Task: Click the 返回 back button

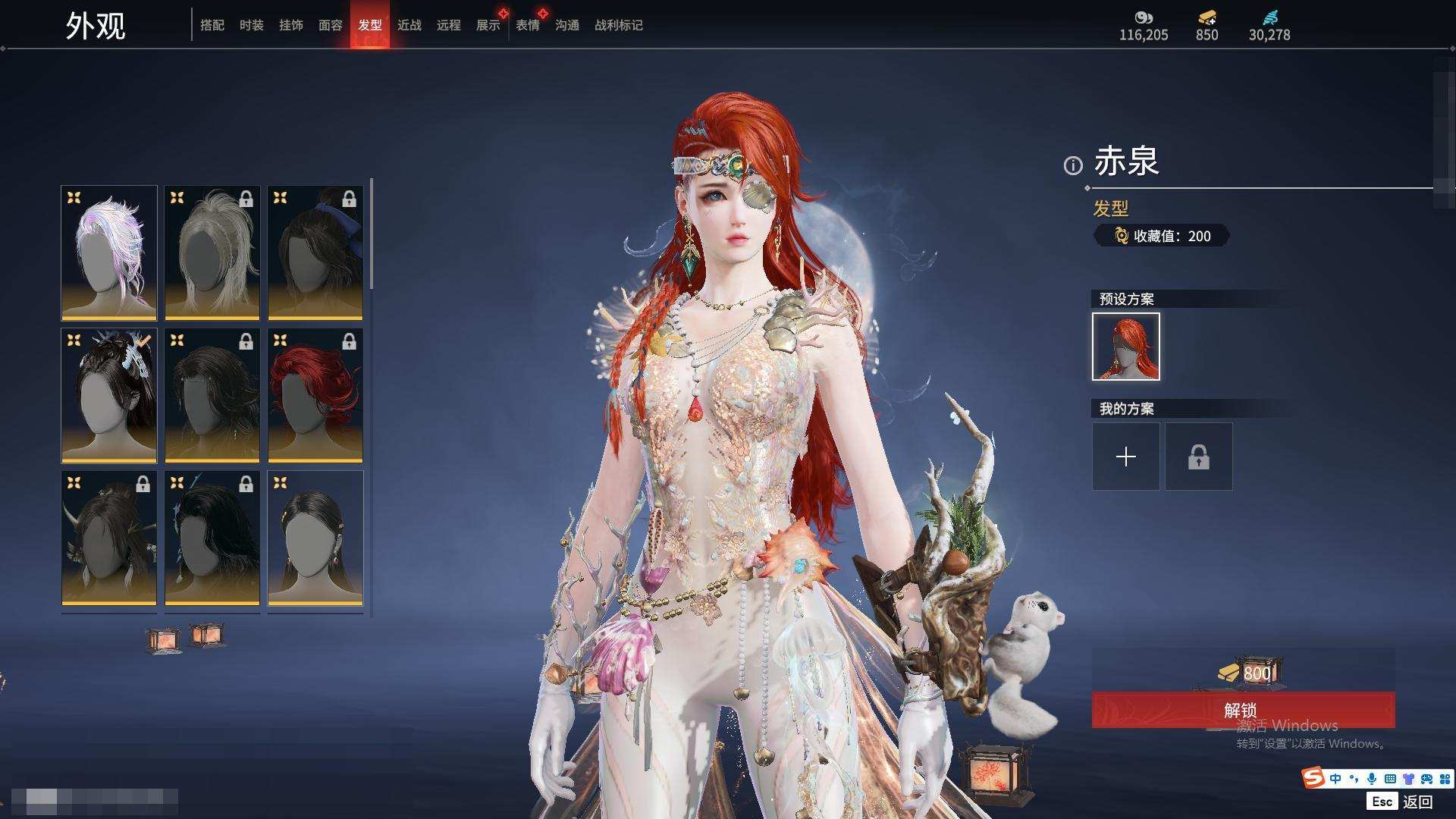Action: [1417, 802]
